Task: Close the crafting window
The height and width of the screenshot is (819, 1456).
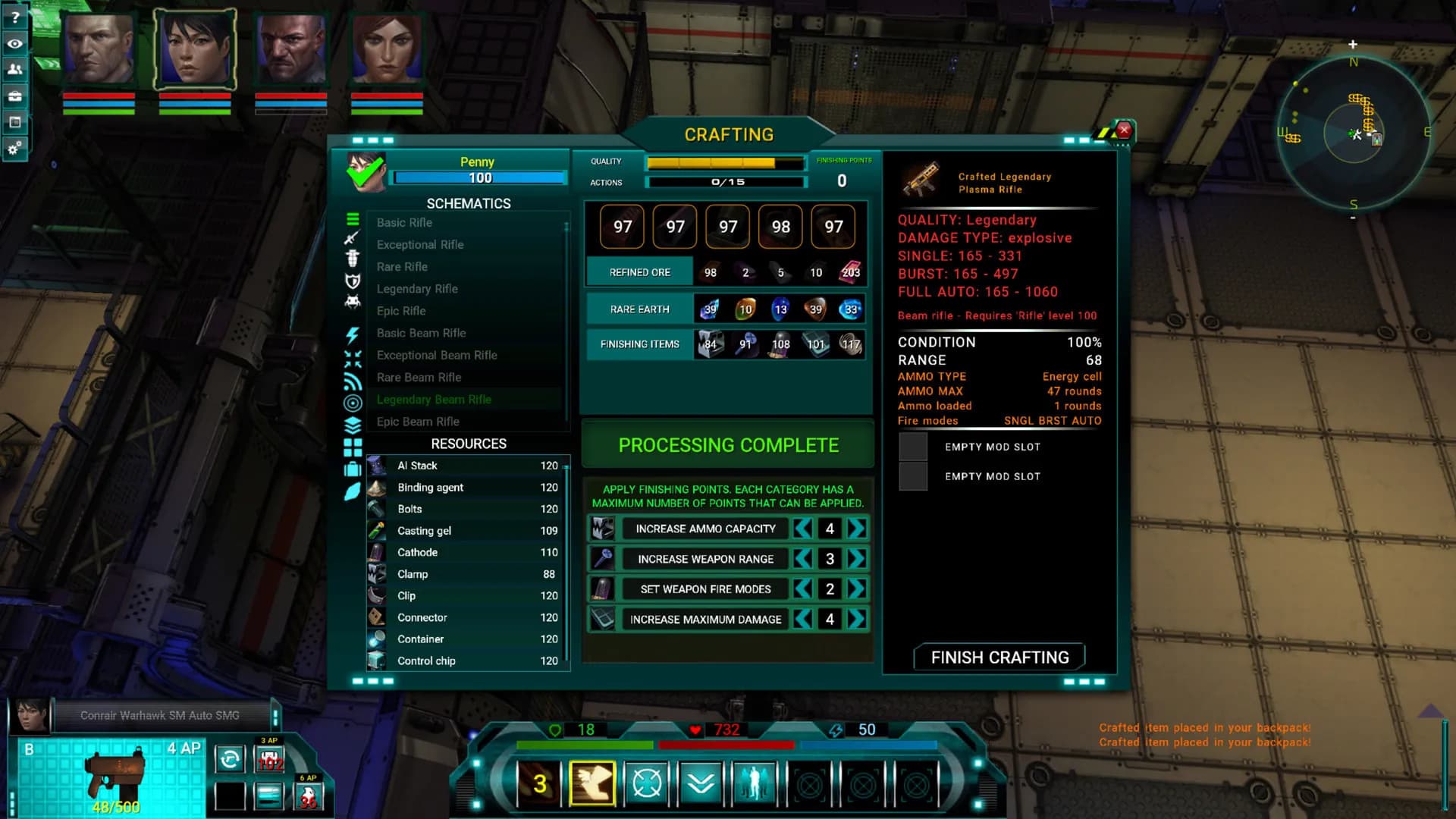Action: pyautogui.click(x=1124, y=130)
